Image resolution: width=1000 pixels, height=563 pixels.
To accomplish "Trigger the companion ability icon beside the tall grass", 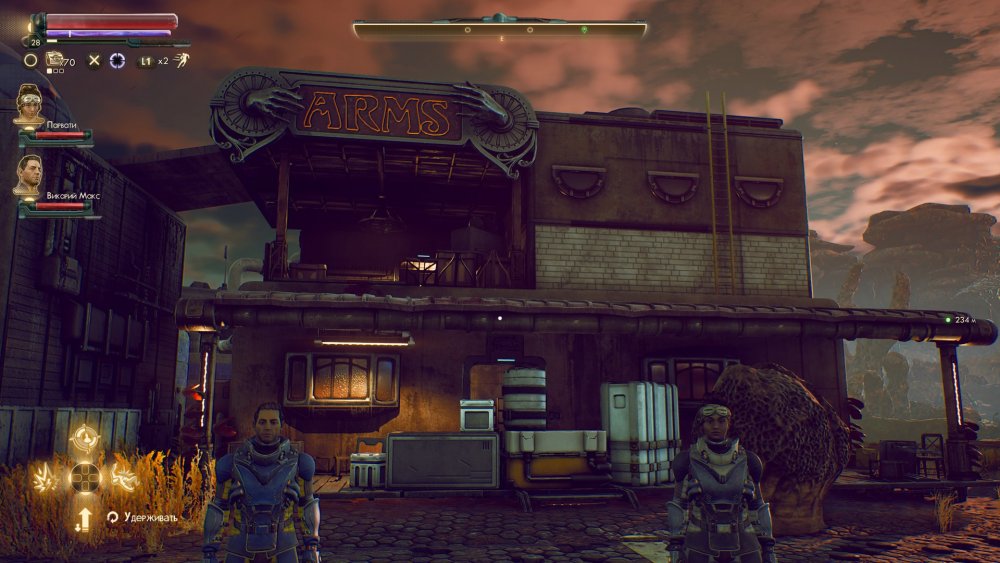I will [x=123, y=477].
